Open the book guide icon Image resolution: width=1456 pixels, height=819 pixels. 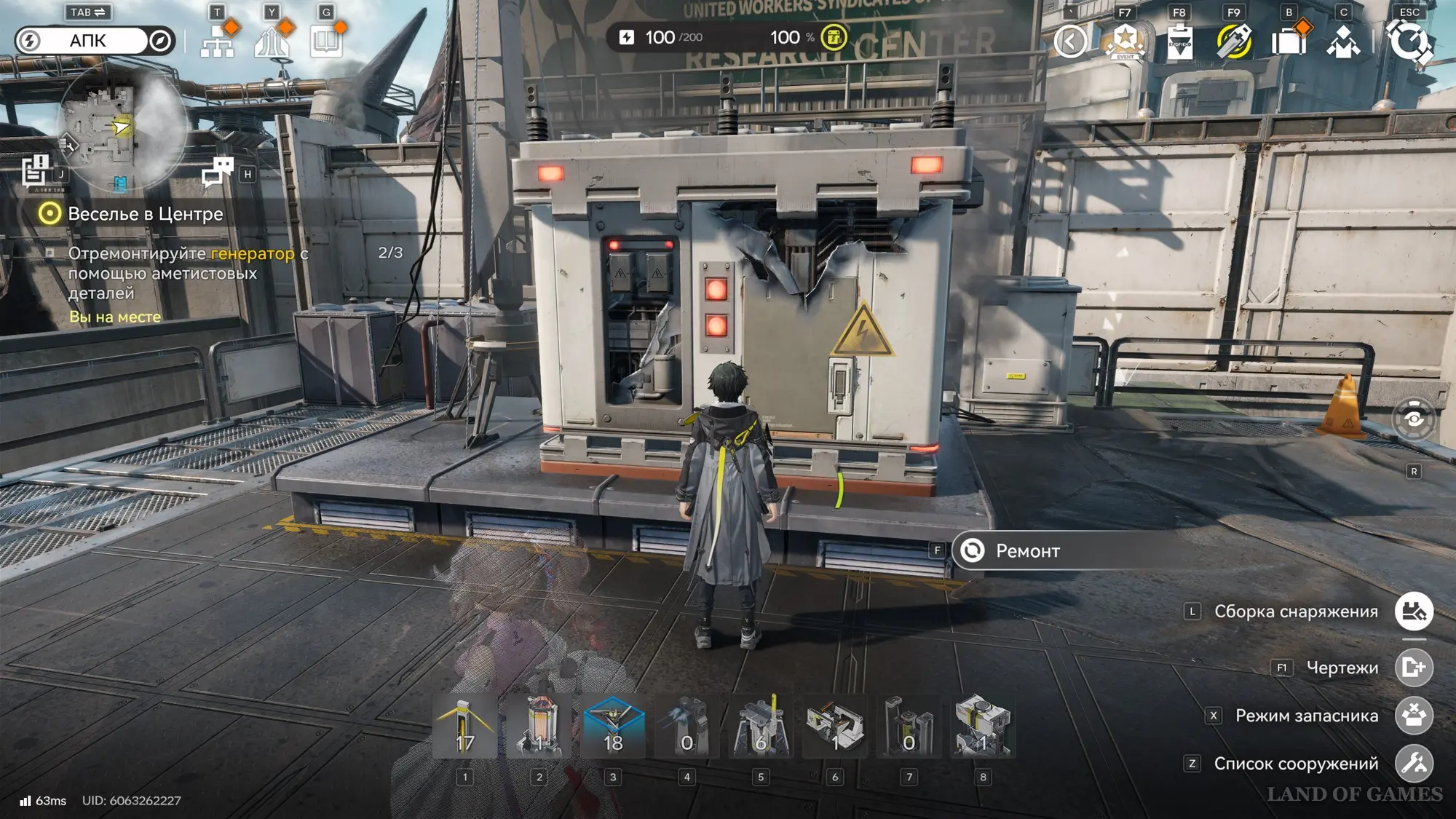pos(326,41)
